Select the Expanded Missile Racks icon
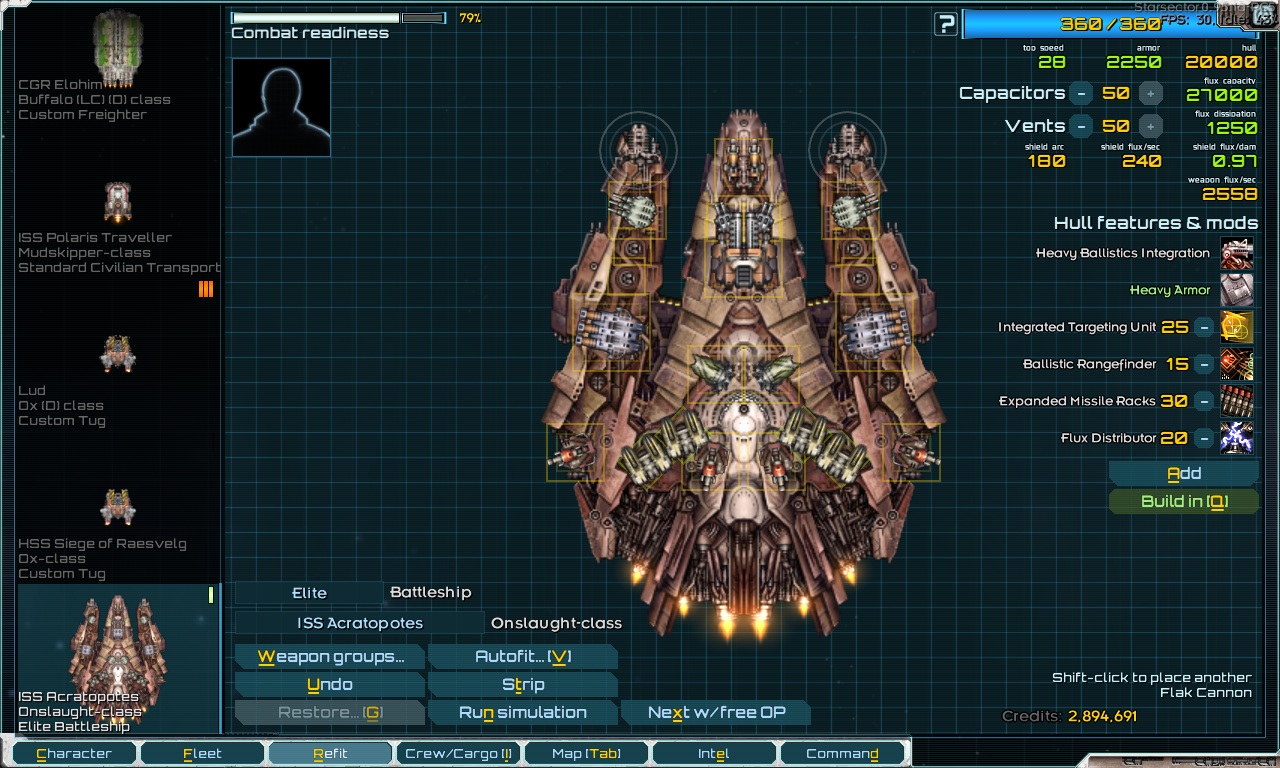The image size is (1280, 768). (x=1237, y=401)
